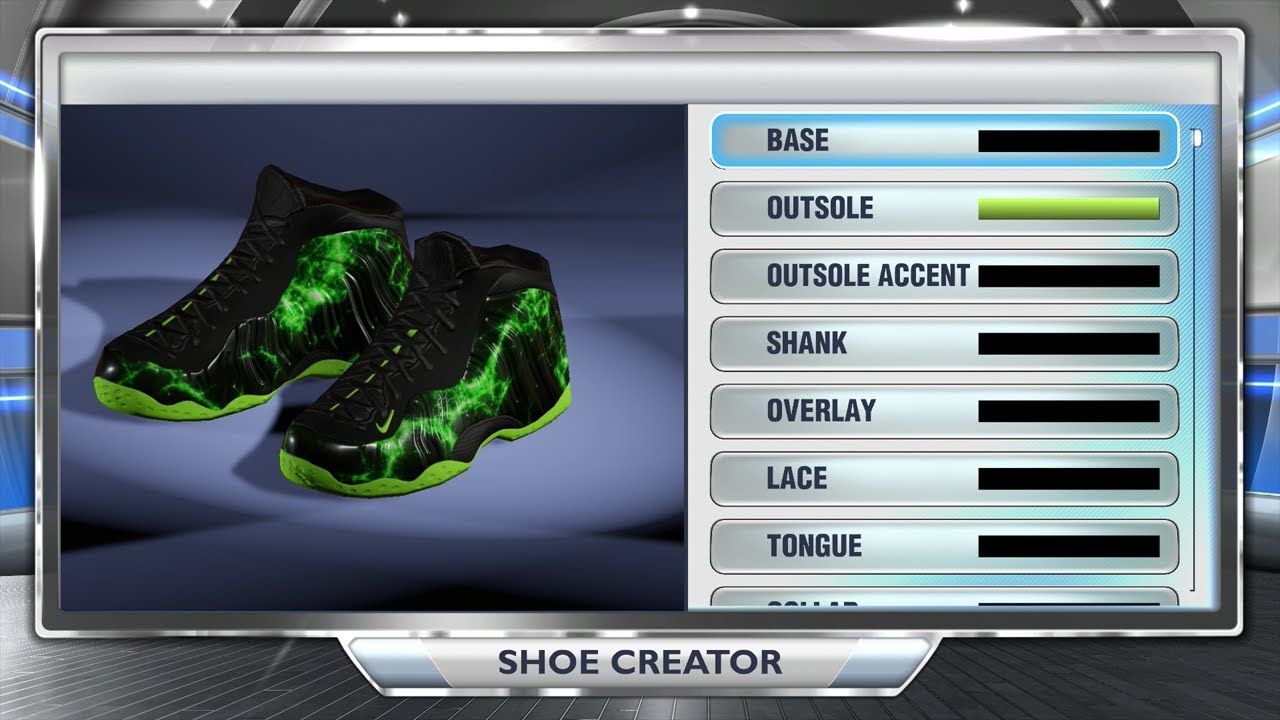The width and height of the screenshot is (1280, 720).
Task: Click the green Outsole color swatch
Action: coord(1068,209)
